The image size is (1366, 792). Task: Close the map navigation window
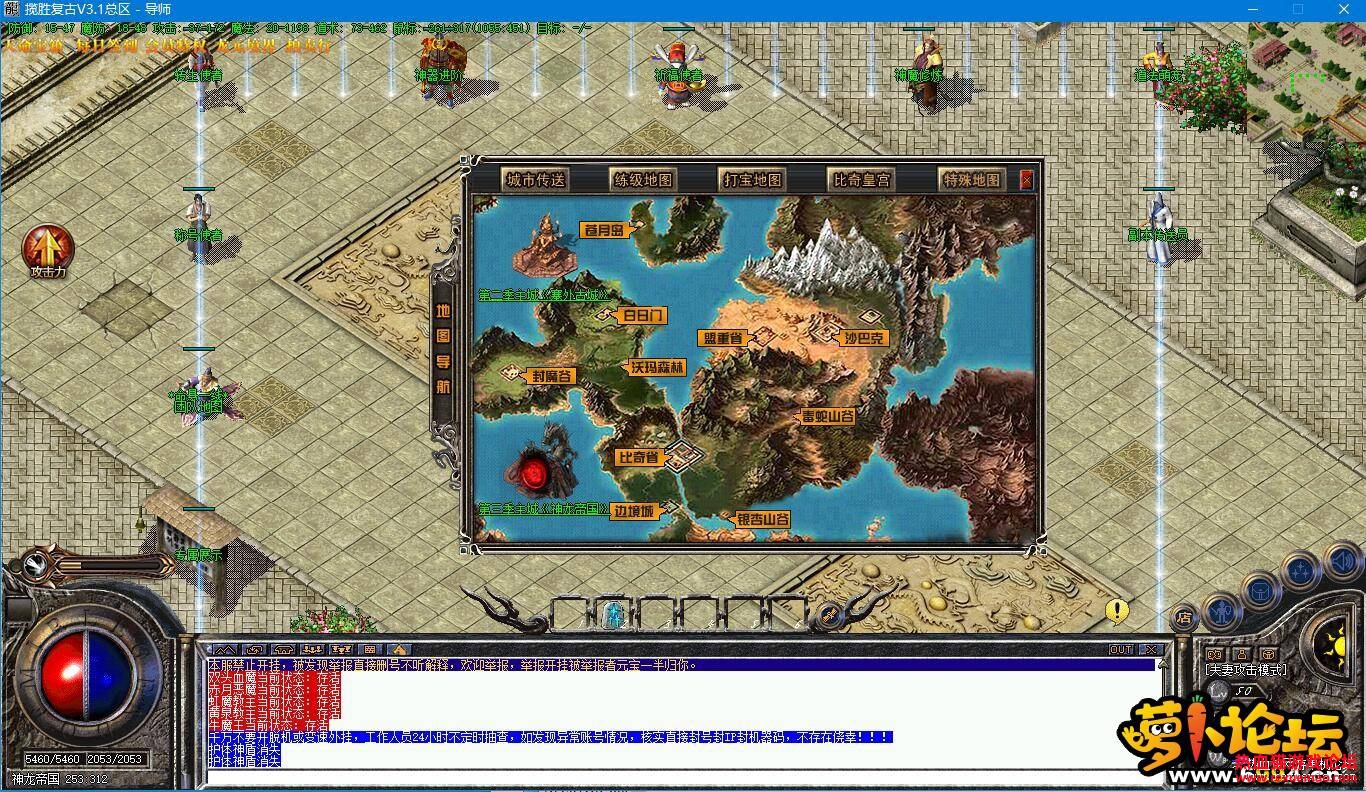[x=1026, y=180]
